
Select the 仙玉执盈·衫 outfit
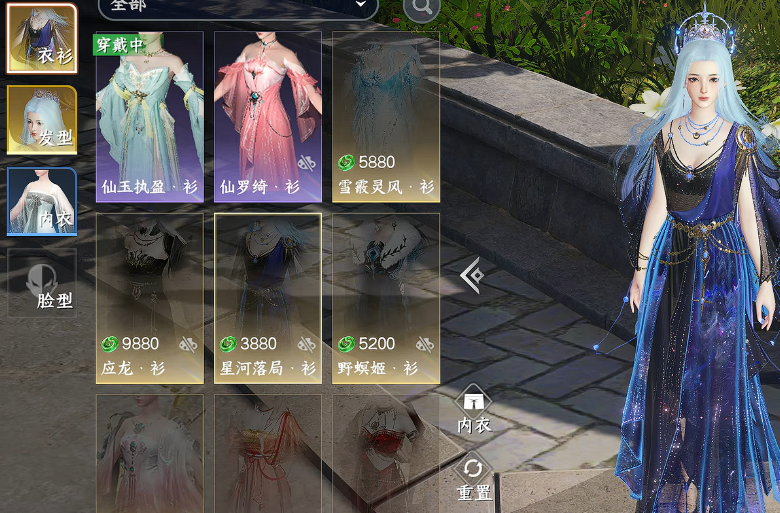tap(149, 116)
